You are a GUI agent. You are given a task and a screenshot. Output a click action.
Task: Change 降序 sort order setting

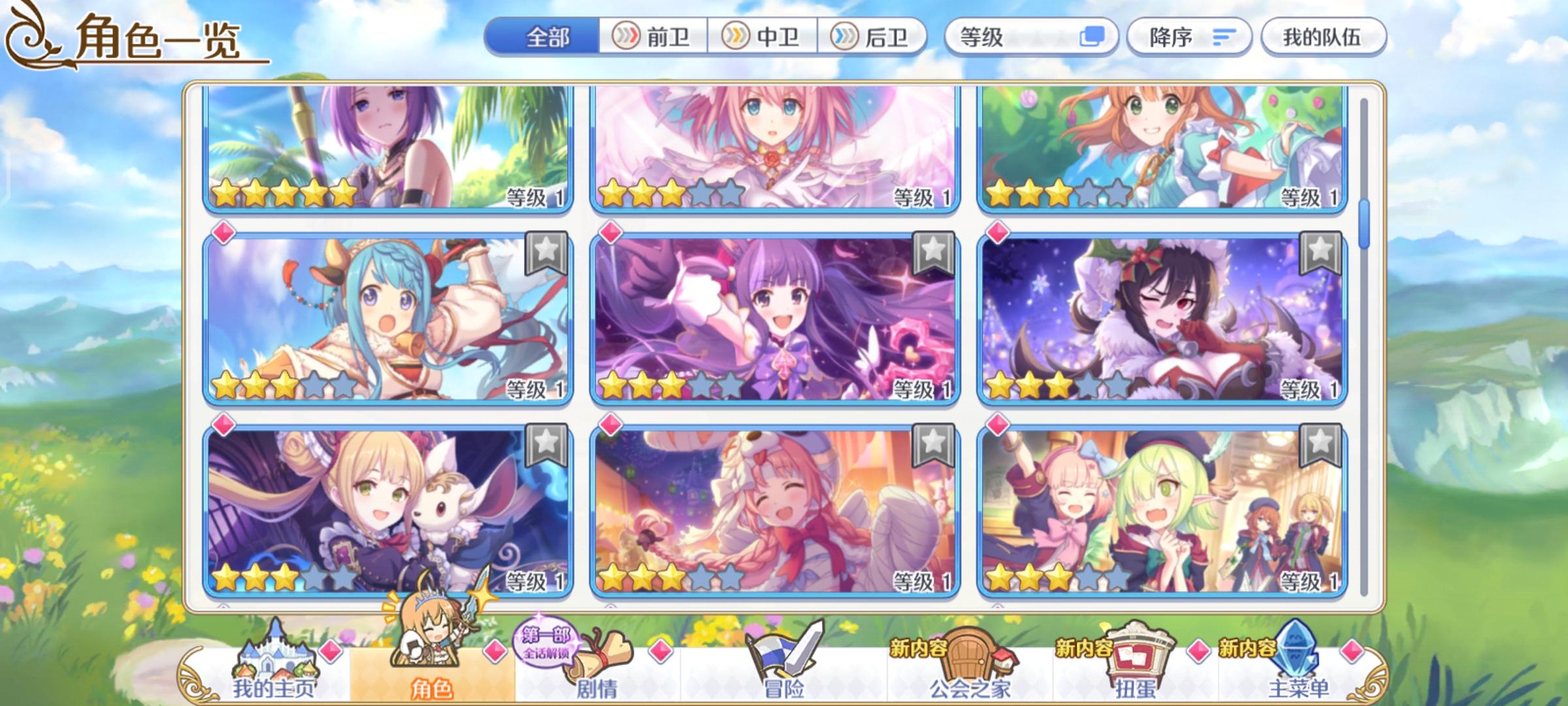click(1186, 37)
